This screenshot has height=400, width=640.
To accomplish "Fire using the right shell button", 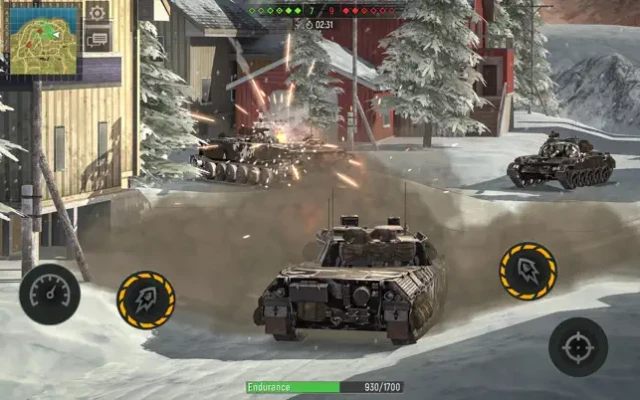I will [528, 271].
